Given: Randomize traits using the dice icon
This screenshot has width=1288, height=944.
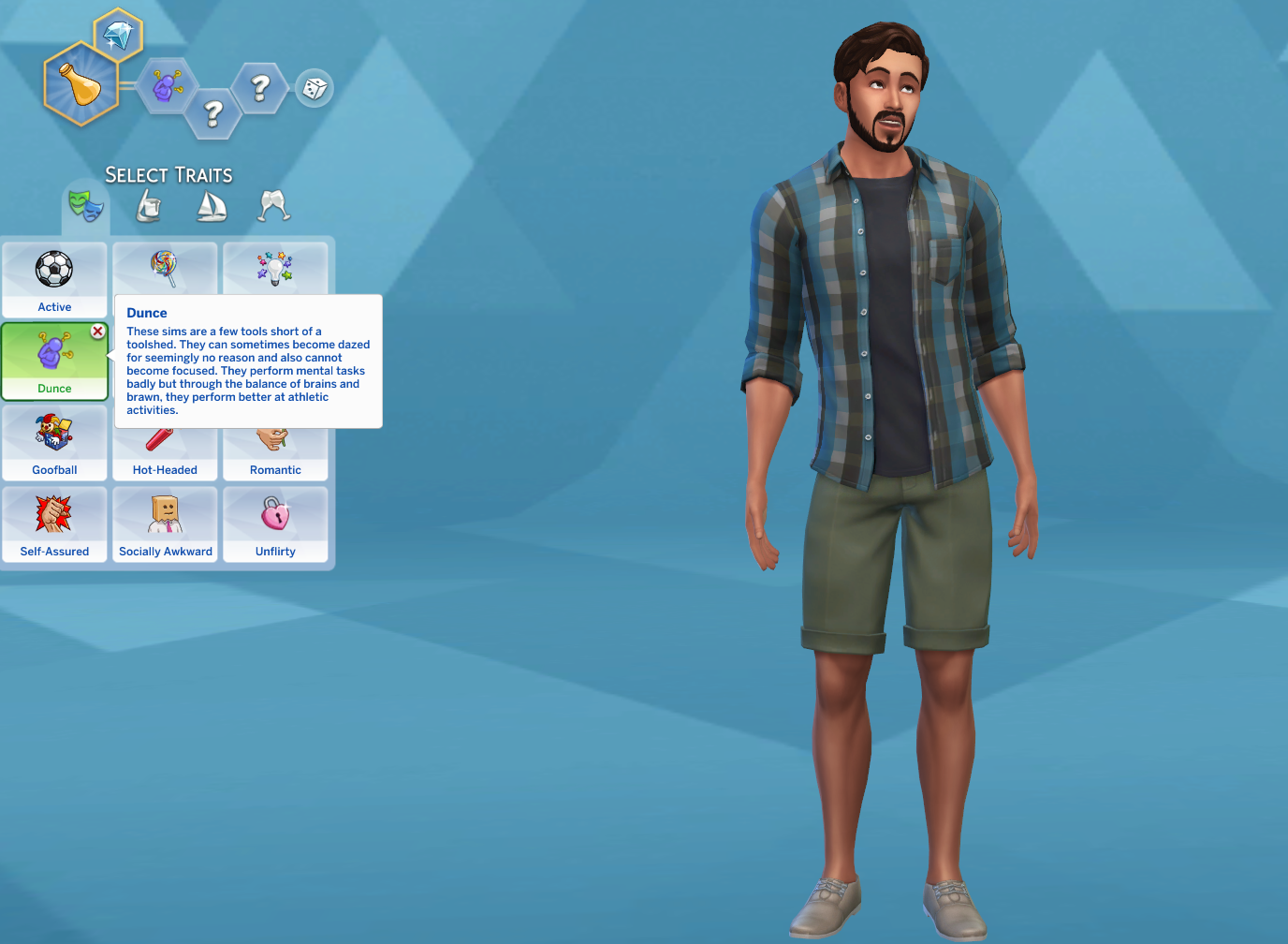Looking at the screenshot, I should [x=314, y=87].
